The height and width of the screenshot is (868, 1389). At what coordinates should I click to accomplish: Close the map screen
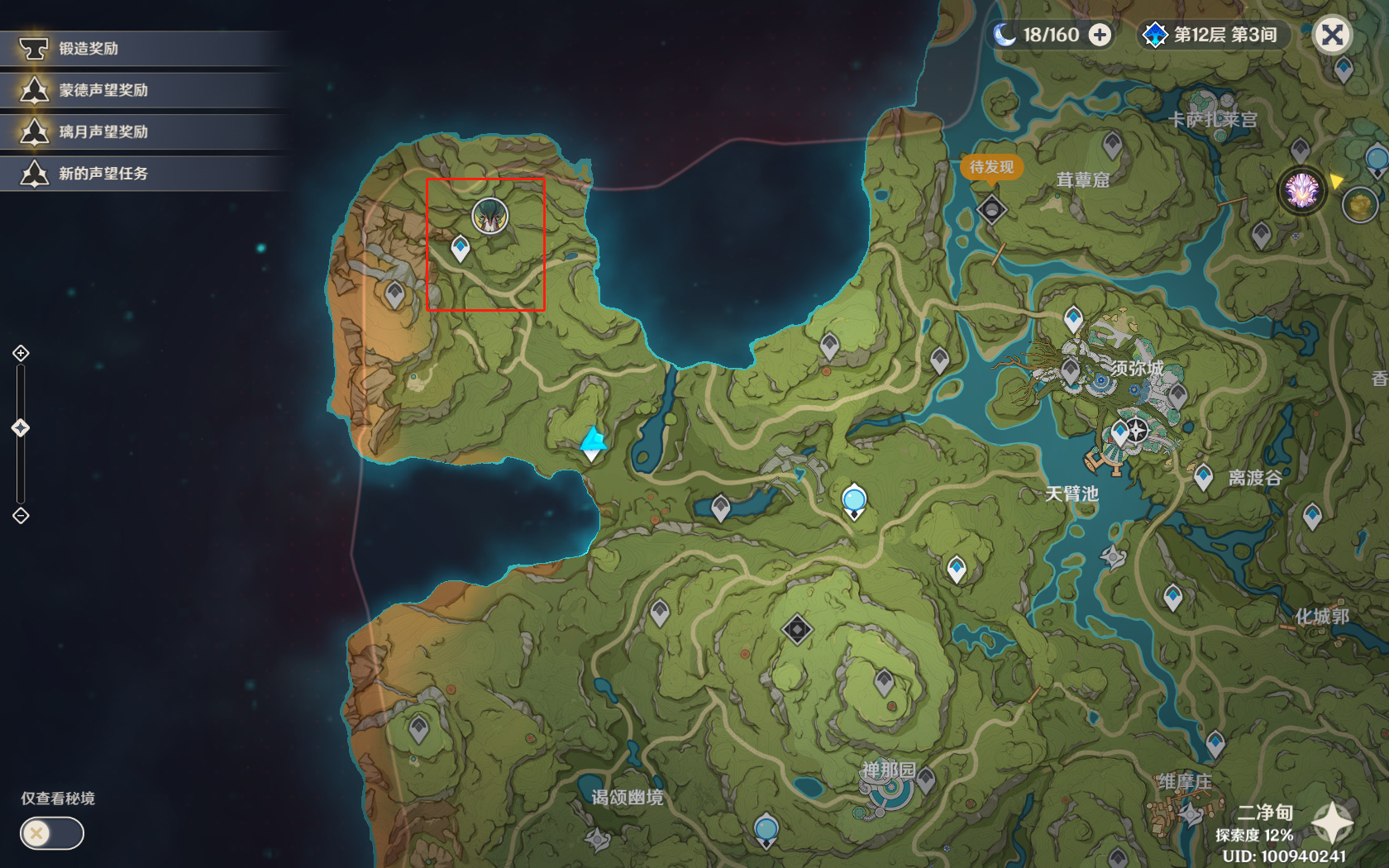pyautogui.click(x=1331, y=35)
